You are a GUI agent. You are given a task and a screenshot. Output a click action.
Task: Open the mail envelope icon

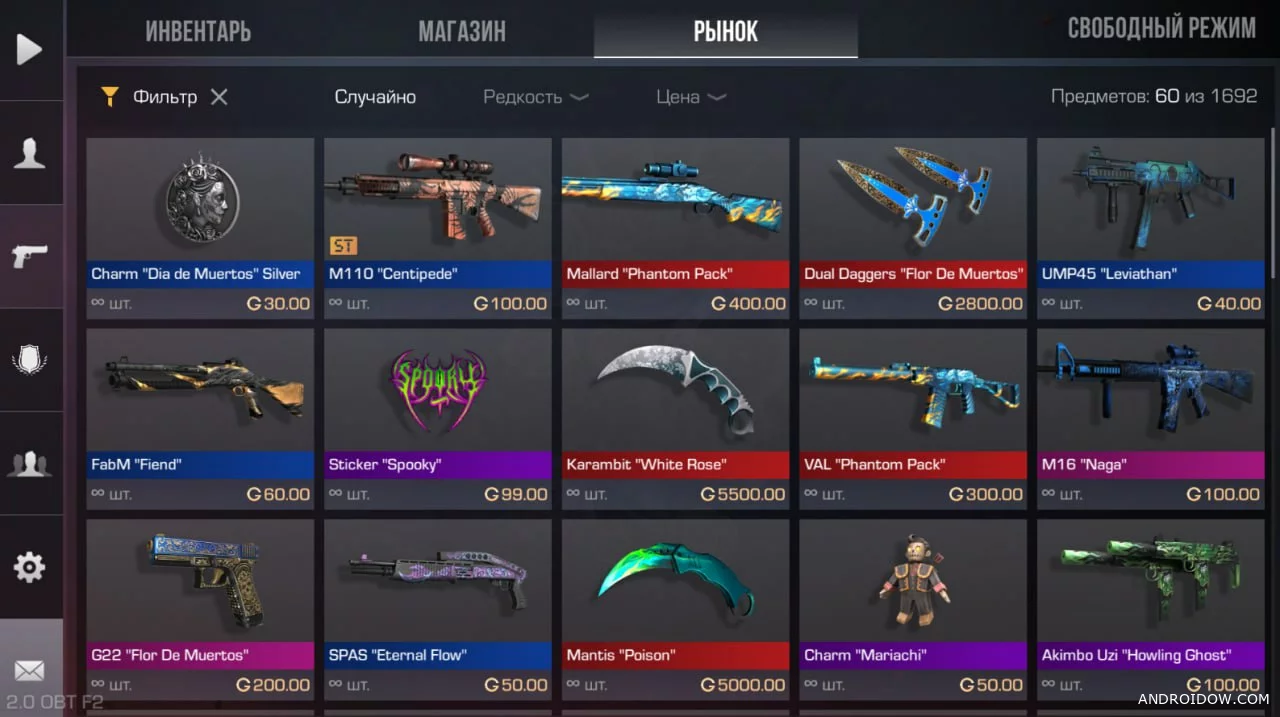point(30,669)
